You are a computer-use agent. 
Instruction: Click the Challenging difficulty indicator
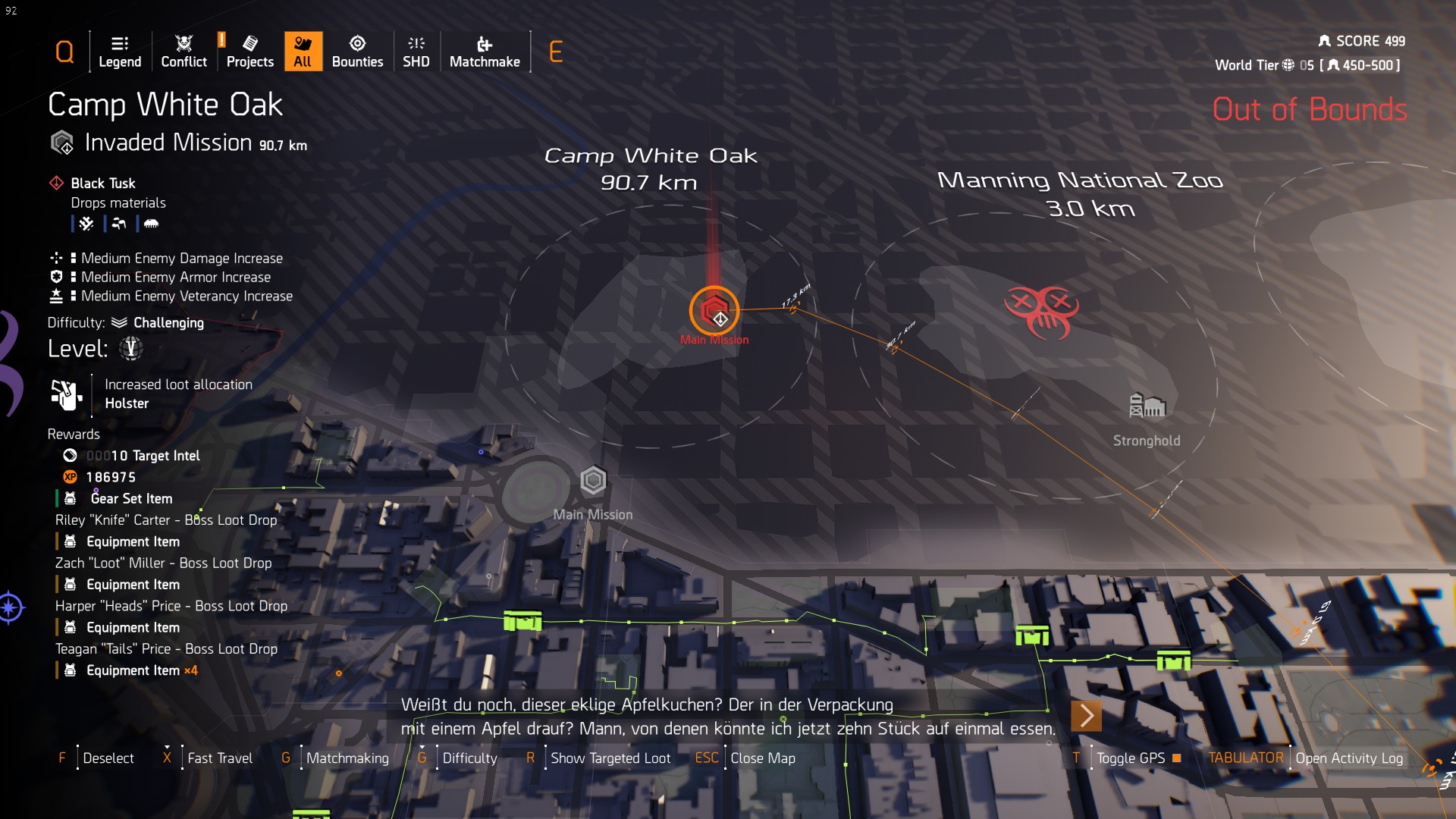click(x=168, y=322)
